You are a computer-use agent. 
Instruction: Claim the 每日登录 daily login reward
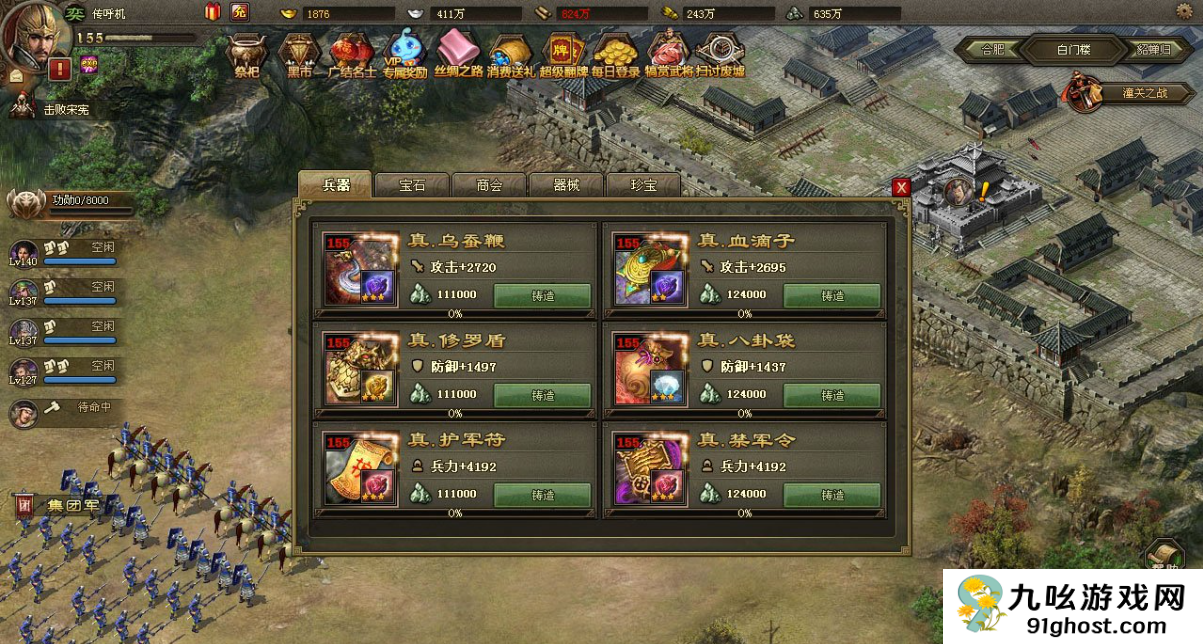point(615,55)
